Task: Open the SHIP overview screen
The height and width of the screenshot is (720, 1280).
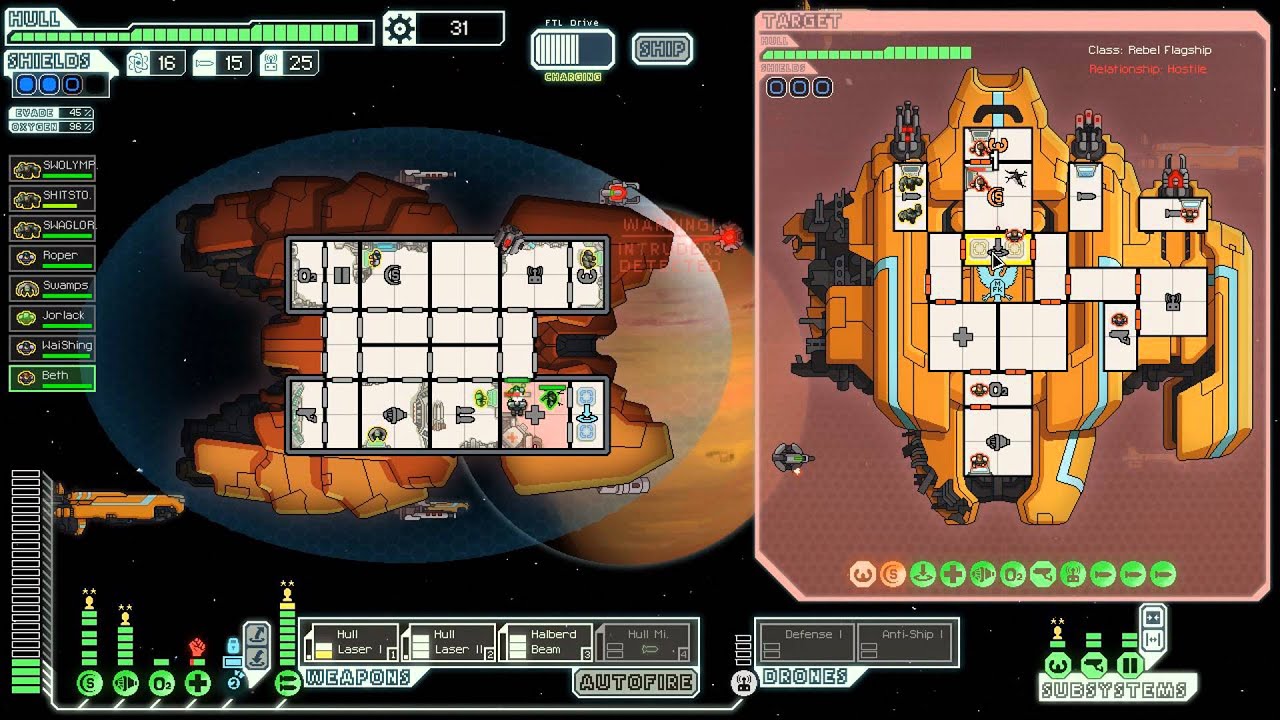Action: tap(662, 49)
